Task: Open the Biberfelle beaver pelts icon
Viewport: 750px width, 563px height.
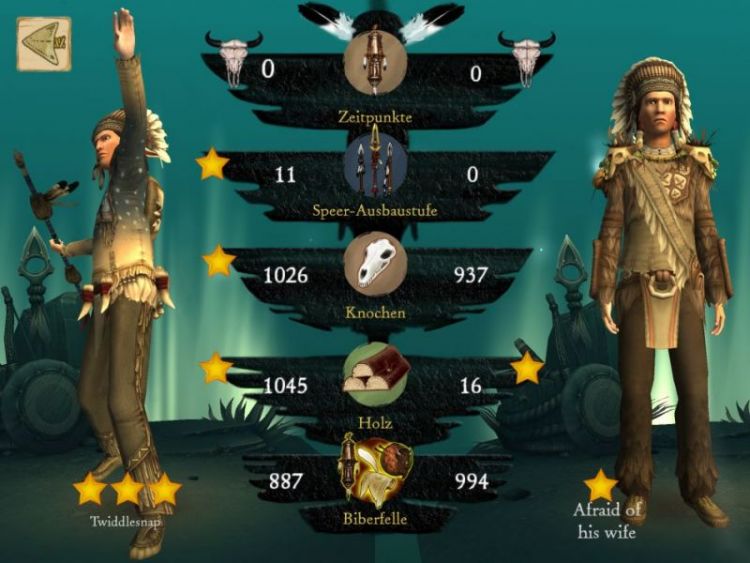Action: [375, 470]
